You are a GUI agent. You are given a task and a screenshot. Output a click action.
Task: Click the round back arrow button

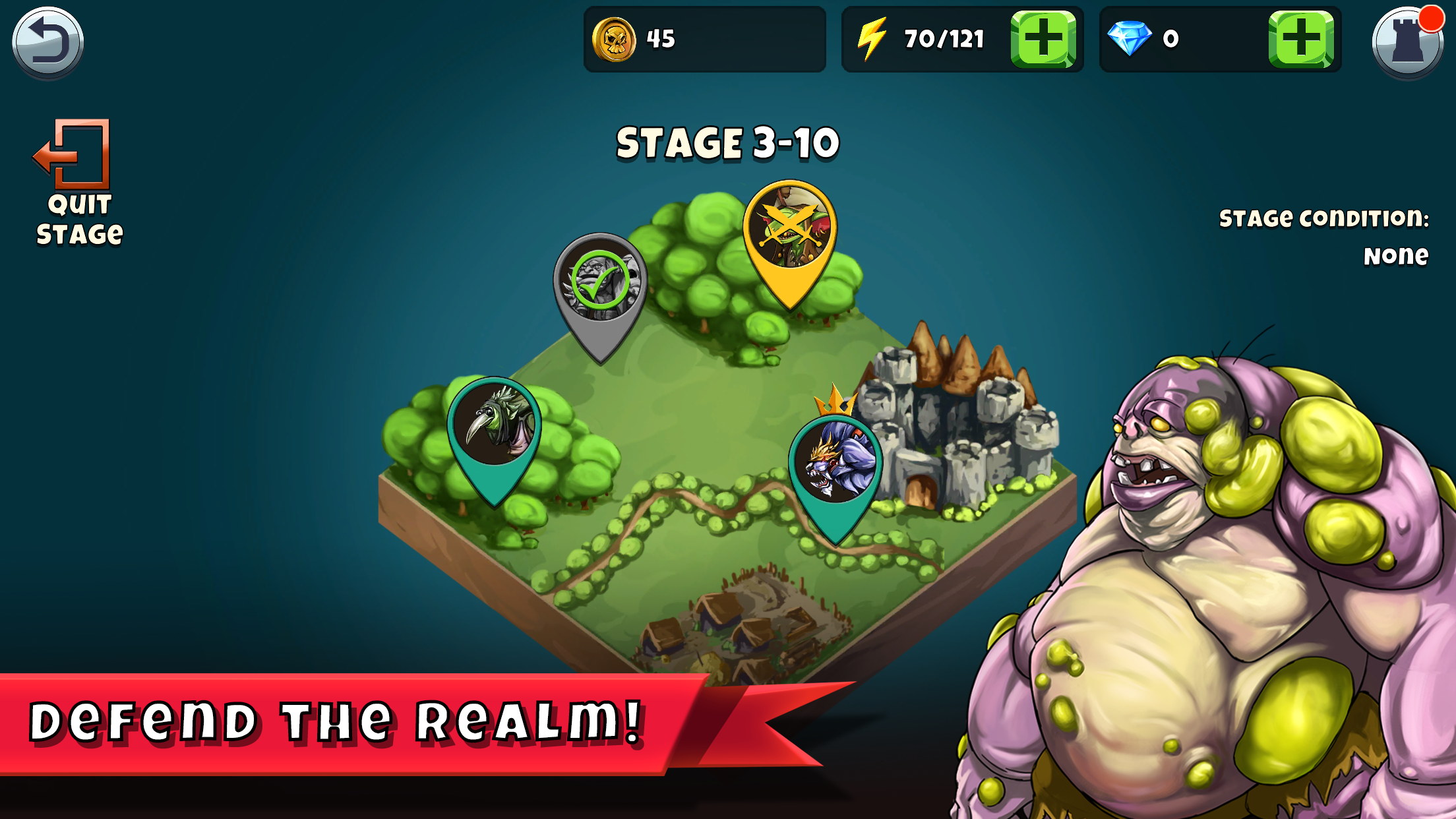47,41
